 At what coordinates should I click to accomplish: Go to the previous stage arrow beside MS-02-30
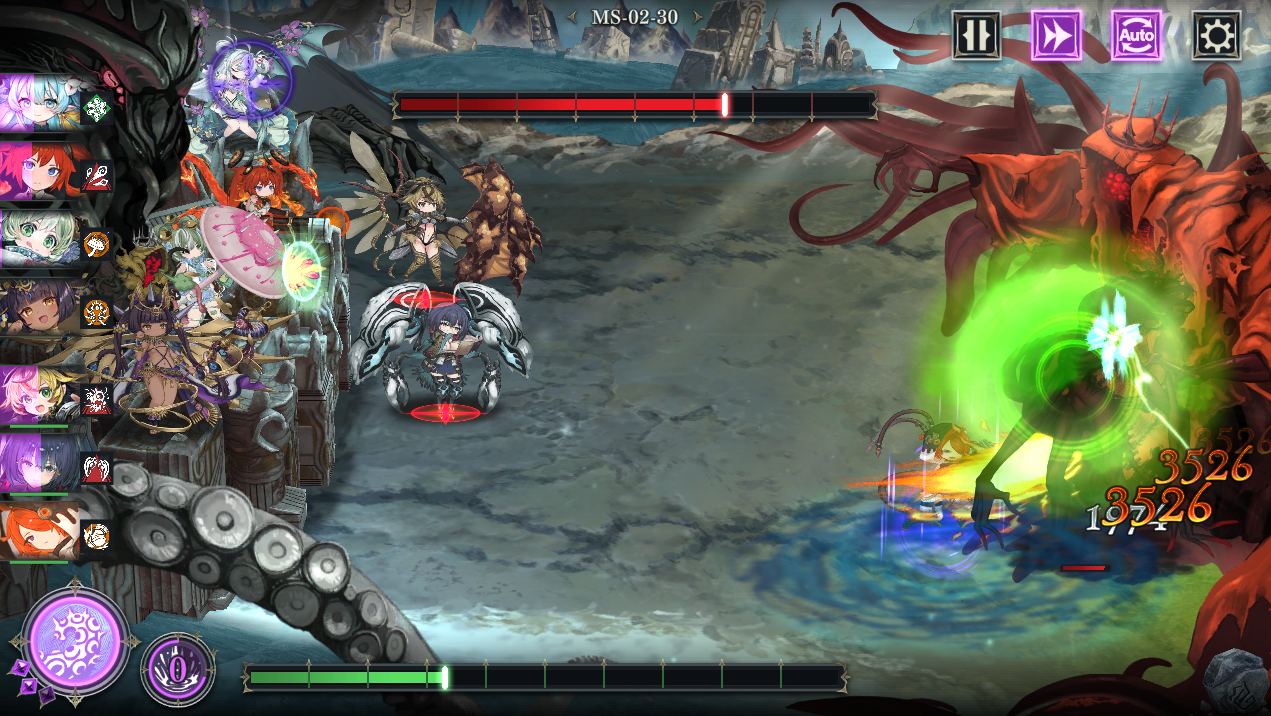573,17
